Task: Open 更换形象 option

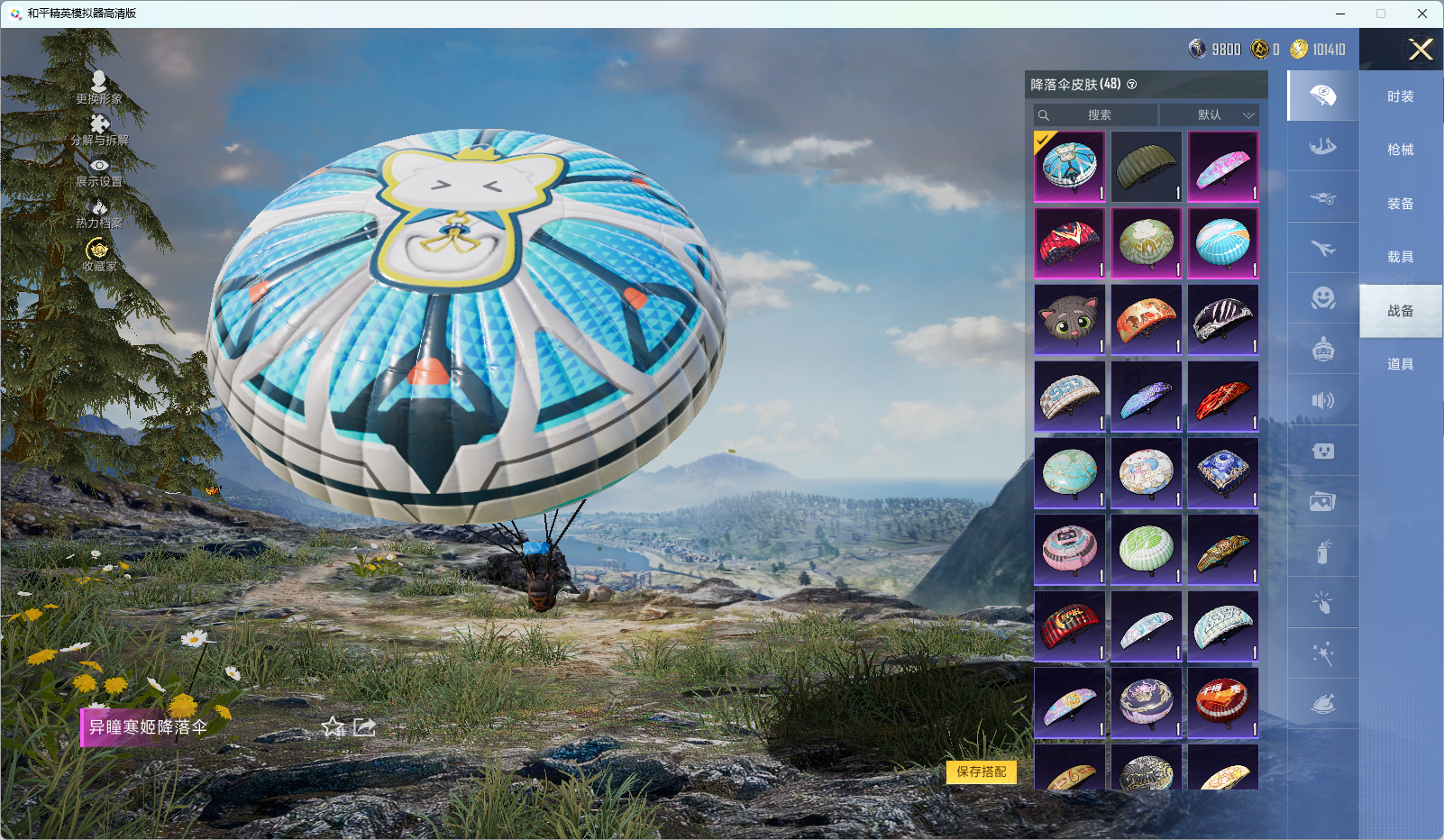Action: tap(99, 88)
